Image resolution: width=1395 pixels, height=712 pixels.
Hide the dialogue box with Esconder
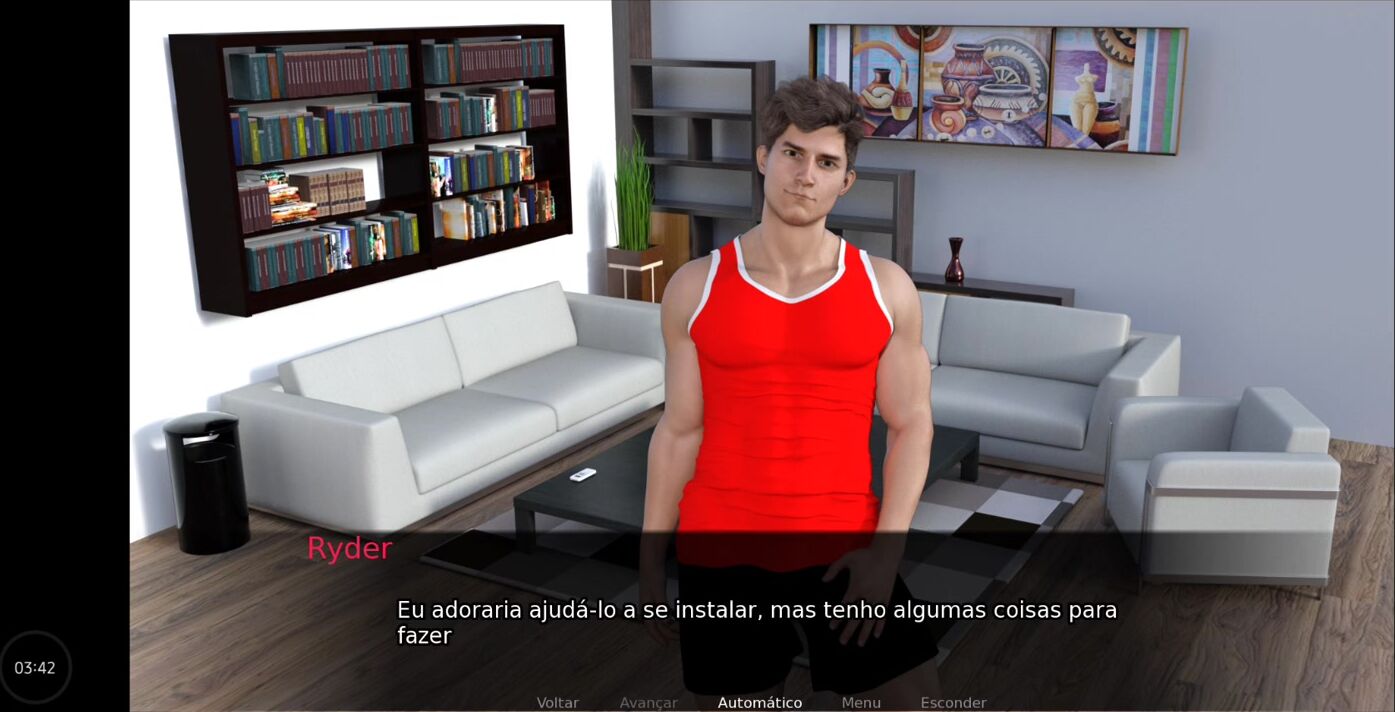(x=953, y=703)
